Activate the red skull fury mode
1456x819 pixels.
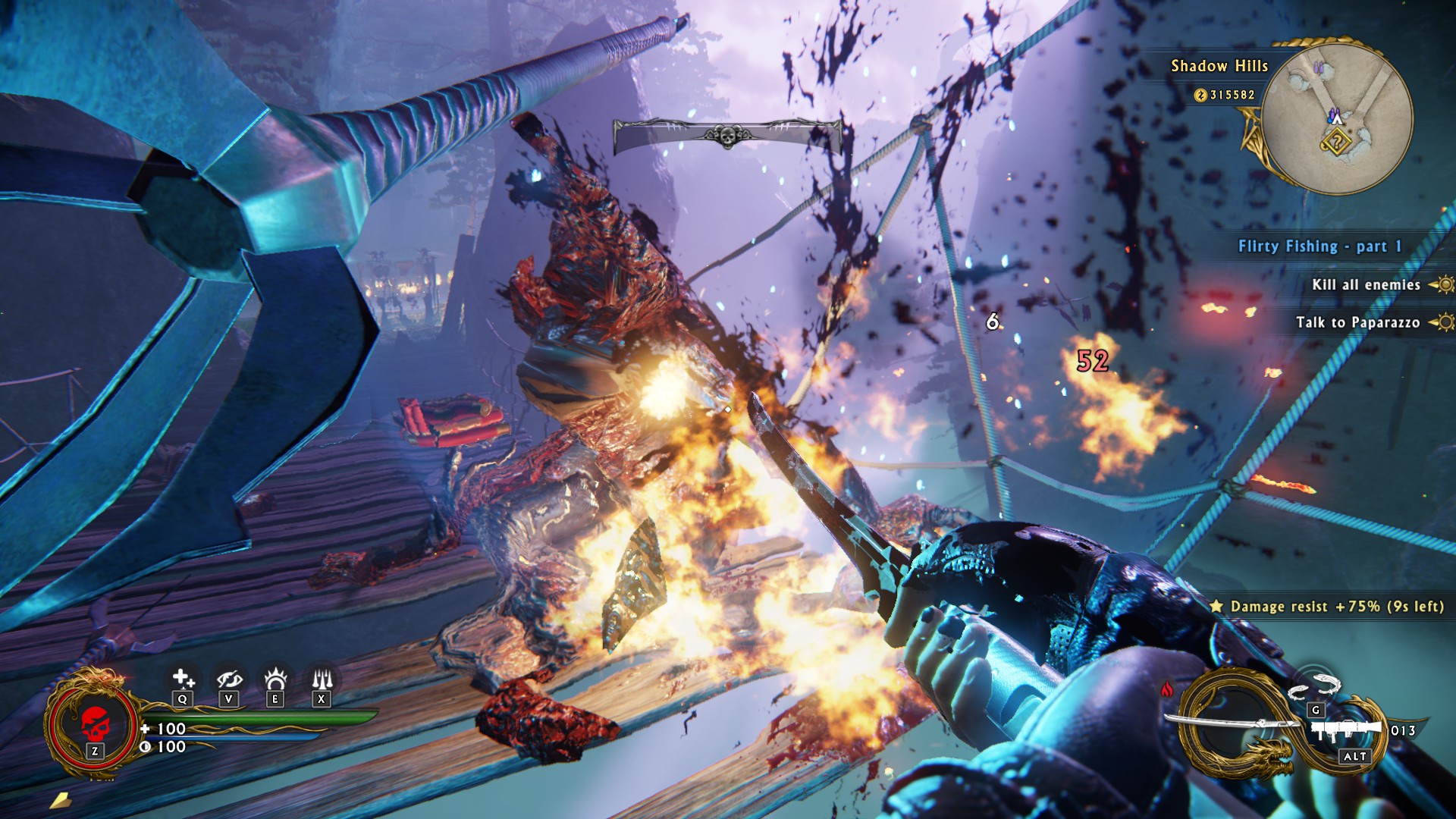pyautogui.click(x=94, y=723)
